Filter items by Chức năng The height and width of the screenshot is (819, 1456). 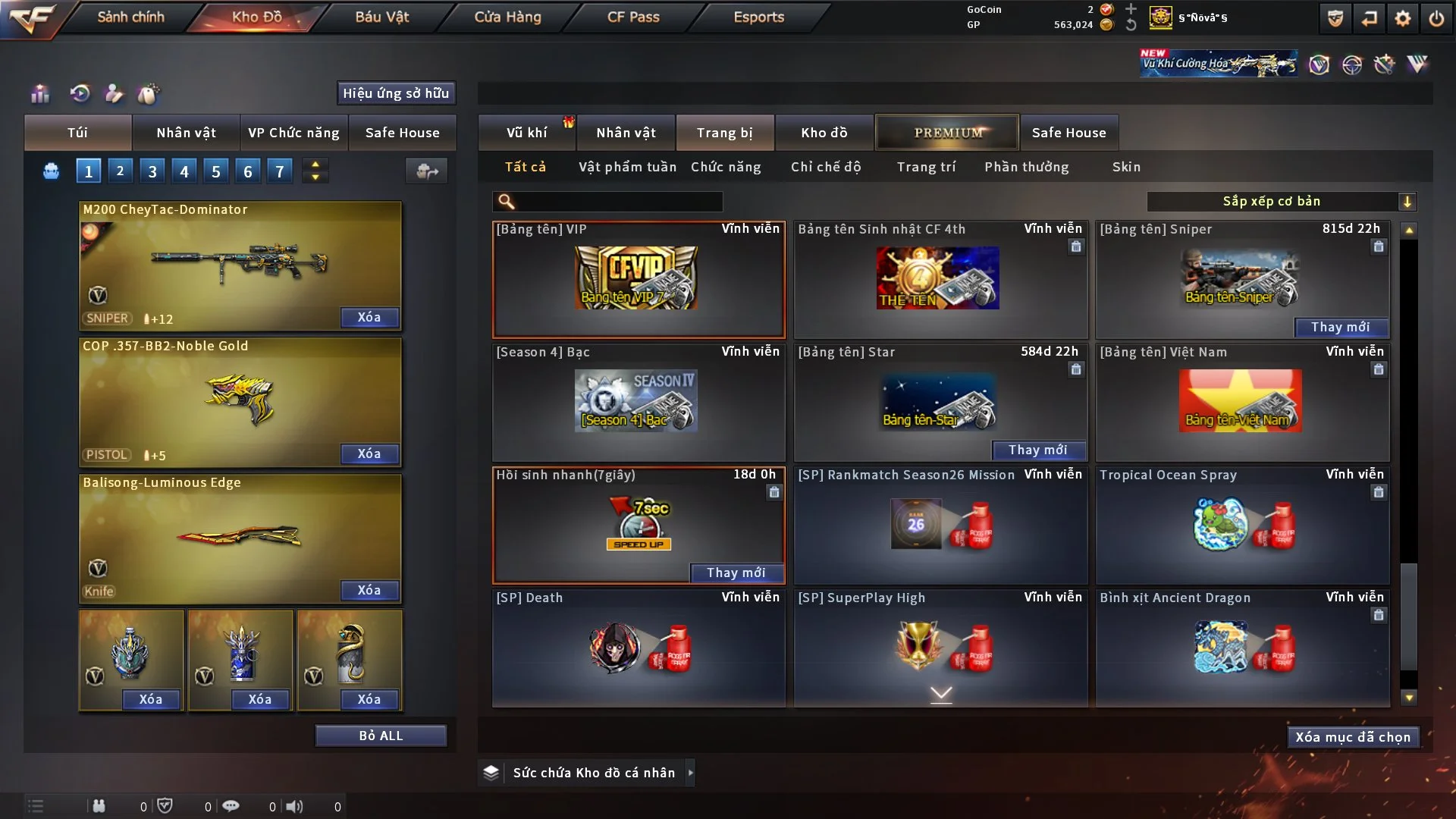(726, 167)
